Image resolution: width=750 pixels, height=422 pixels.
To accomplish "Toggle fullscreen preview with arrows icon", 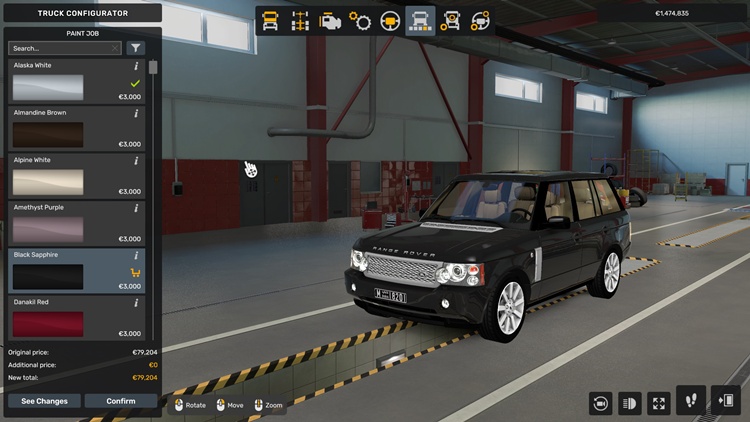I will click(659, 403).
